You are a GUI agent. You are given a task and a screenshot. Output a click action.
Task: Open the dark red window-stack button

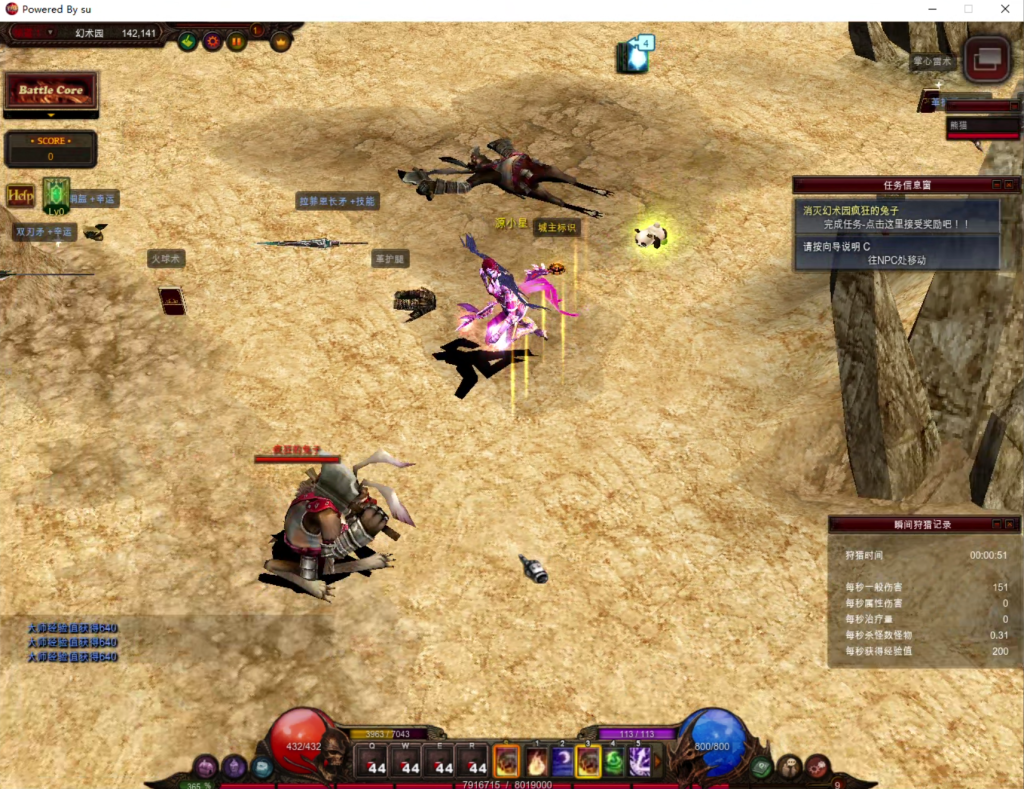point(986,59)
